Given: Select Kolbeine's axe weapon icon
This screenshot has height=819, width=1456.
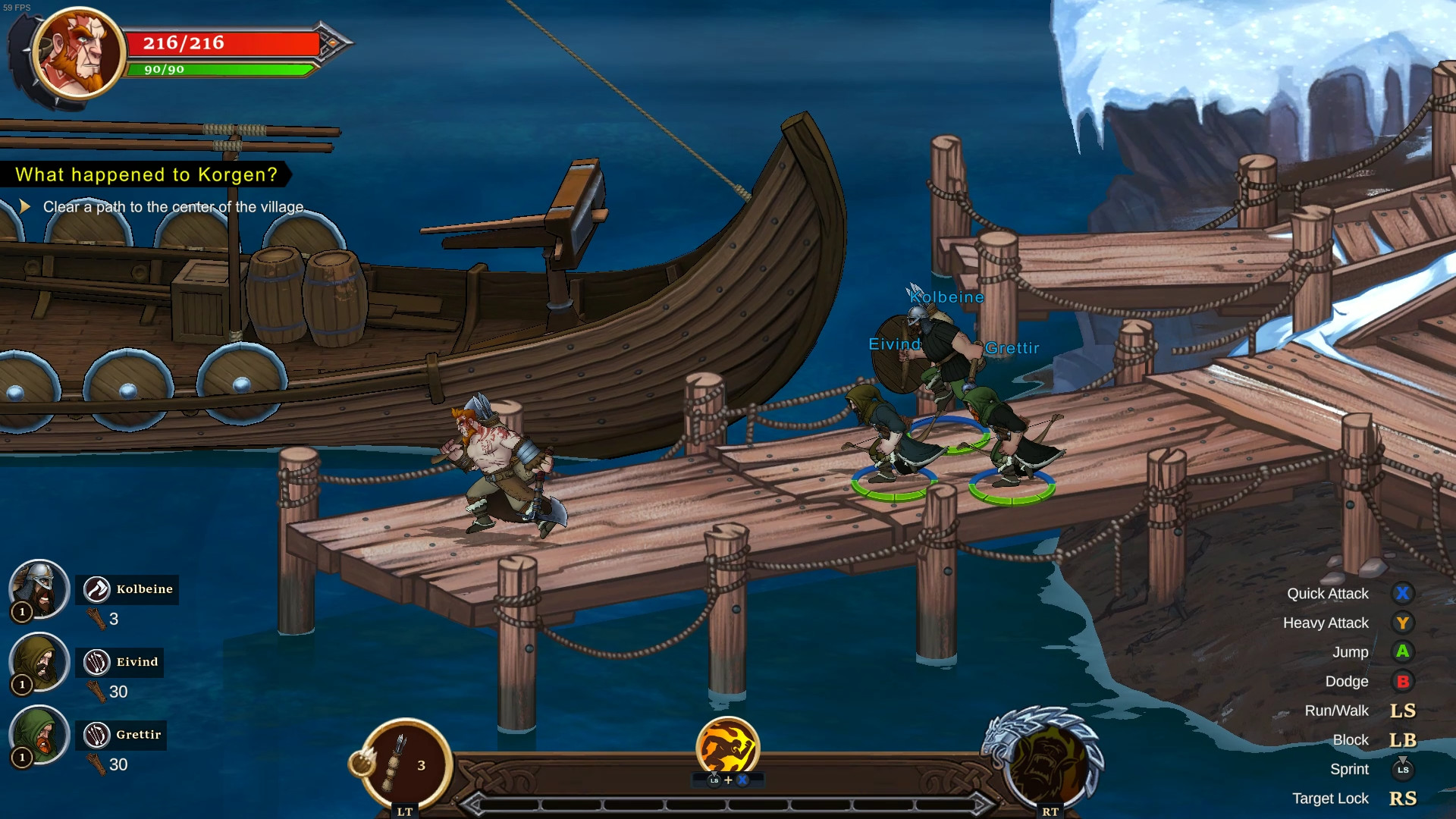Looking at the screenshot, I should [x=97, y=589].
